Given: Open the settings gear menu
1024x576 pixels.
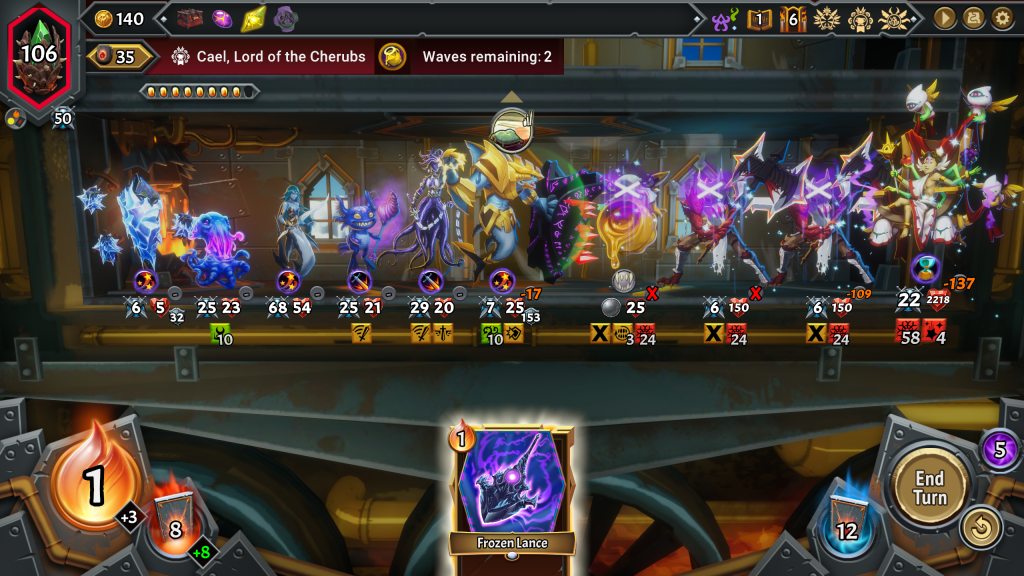Looking at the screenshot, I should [1002, 18].
